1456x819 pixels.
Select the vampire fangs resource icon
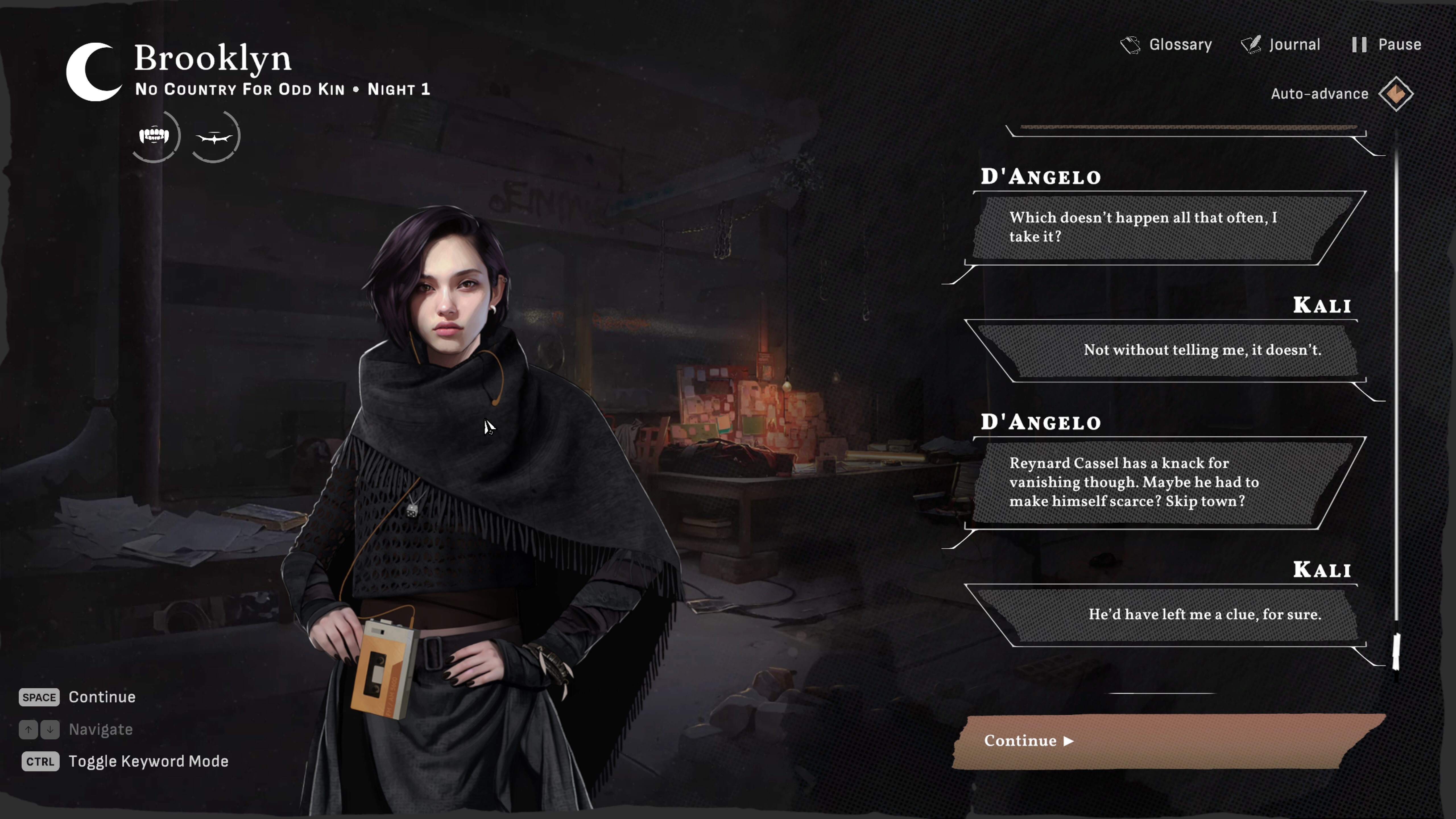[x=154, y=136]
